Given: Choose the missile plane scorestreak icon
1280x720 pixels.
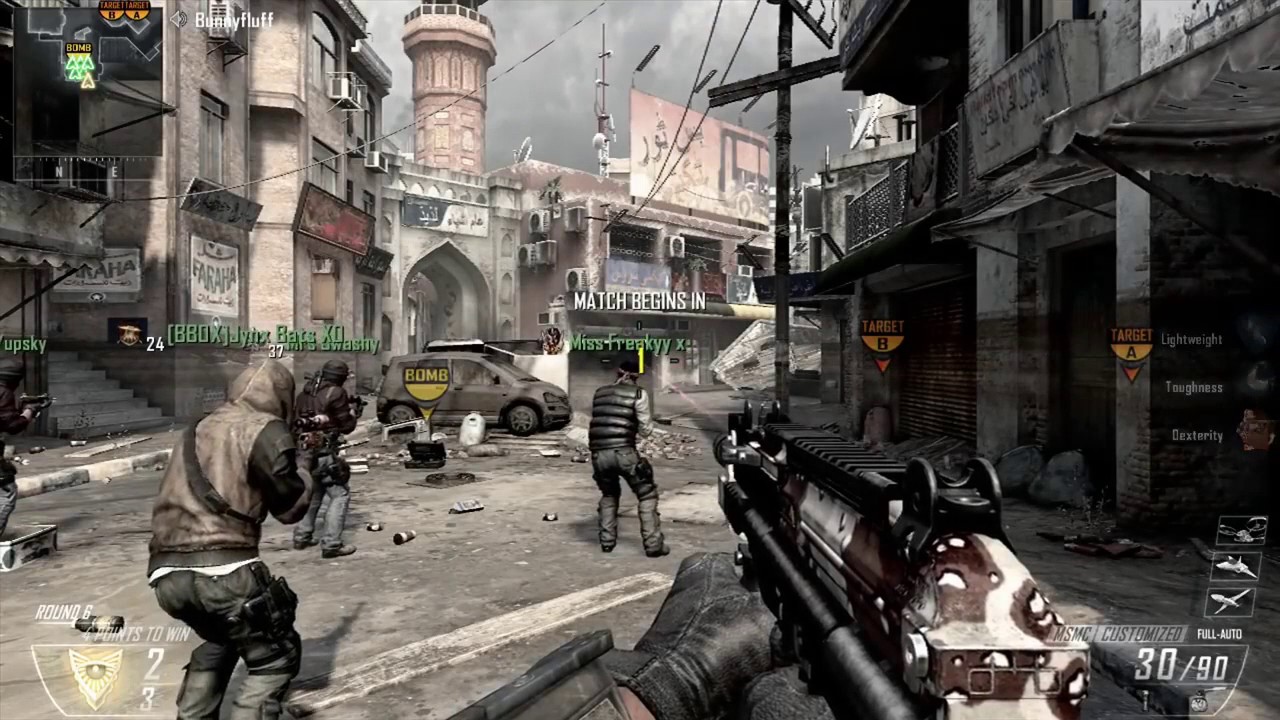Looking at the screenshot, I should coord(1231,601).
